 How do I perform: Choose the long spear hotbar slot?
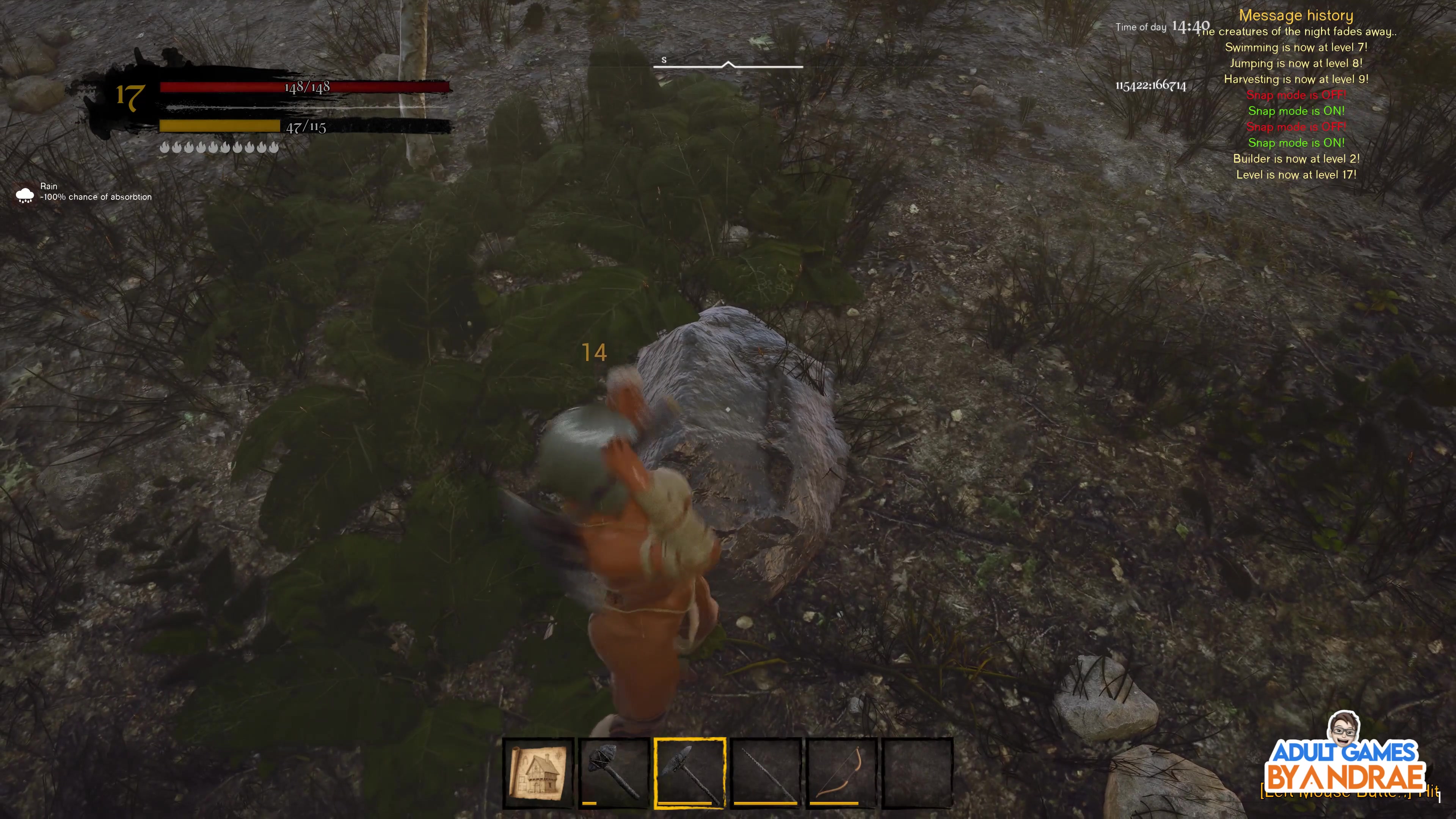[766, 773]
